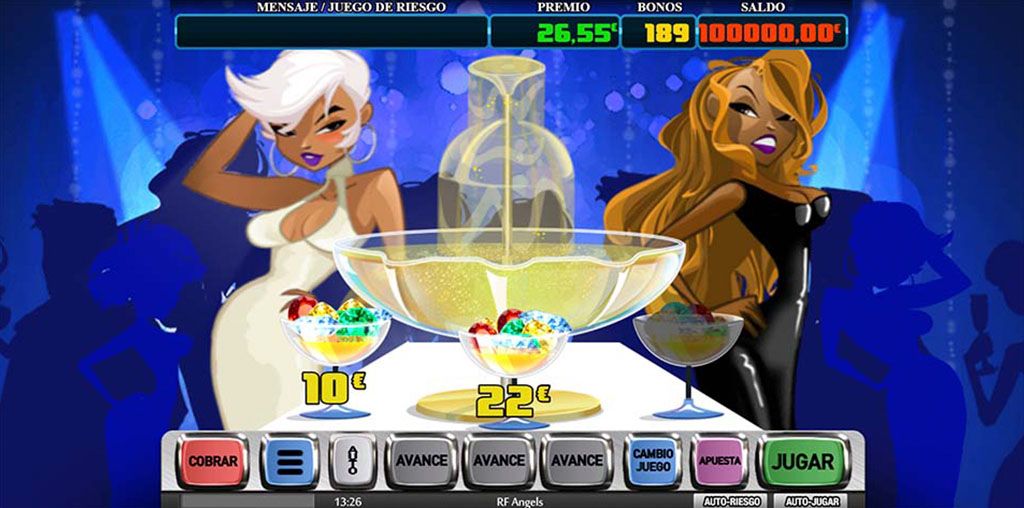The height and width of the screenshot is (508, 1024).
Task: Open the blue hamburger menu
Action: pyautogui.click(x=290, y=461)
